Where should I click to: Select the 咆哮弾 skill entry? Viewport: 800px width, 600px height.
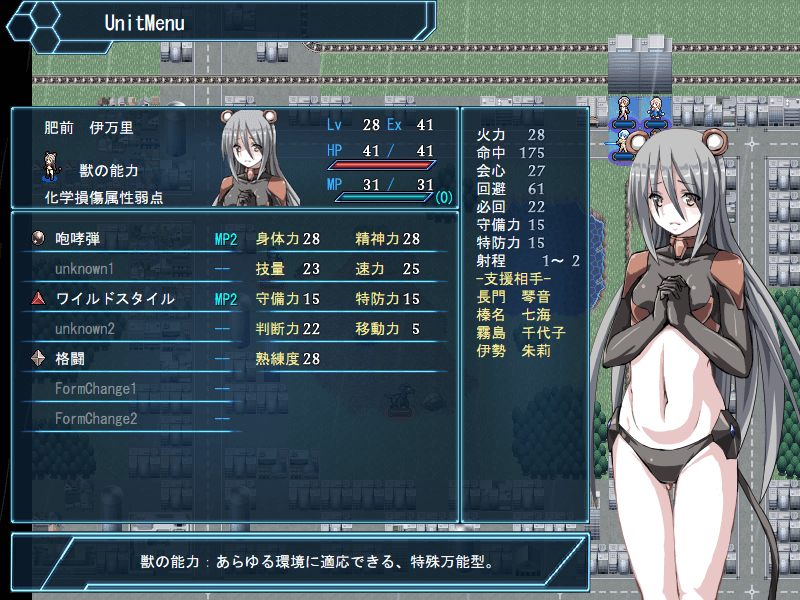(78, 240)
